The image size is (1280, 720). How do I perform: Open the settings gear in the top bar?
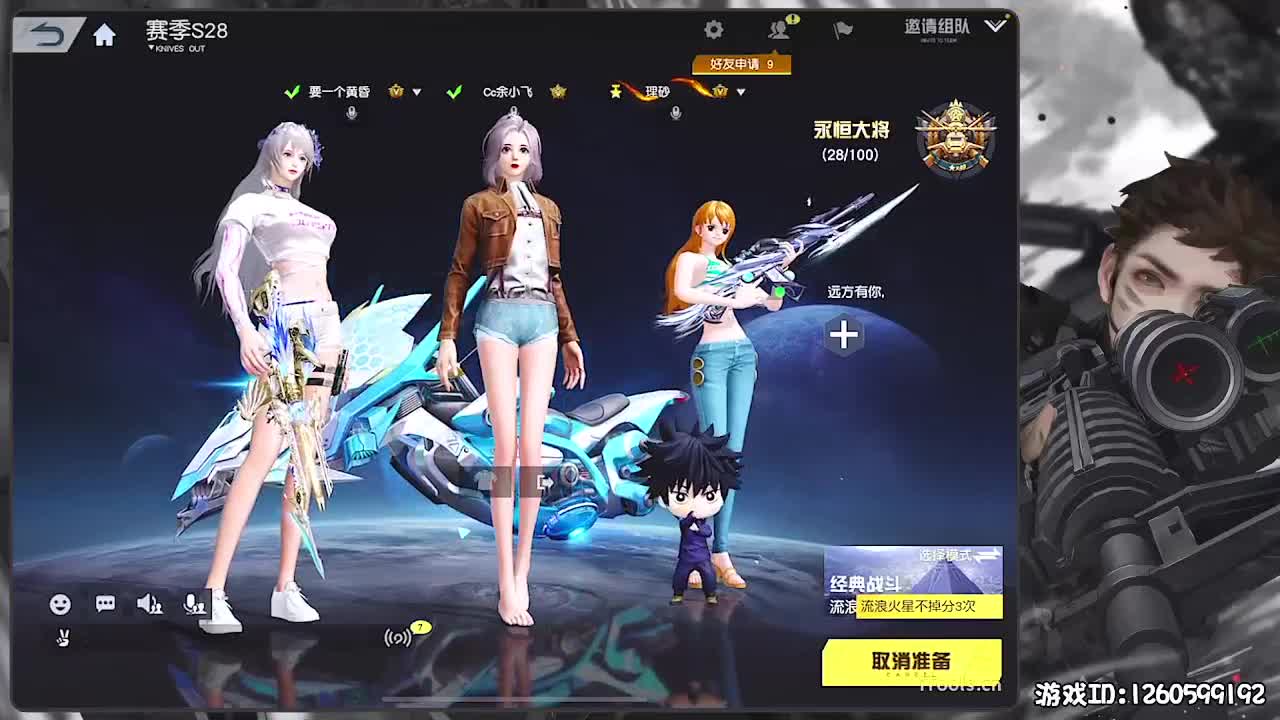click(712, 29)
